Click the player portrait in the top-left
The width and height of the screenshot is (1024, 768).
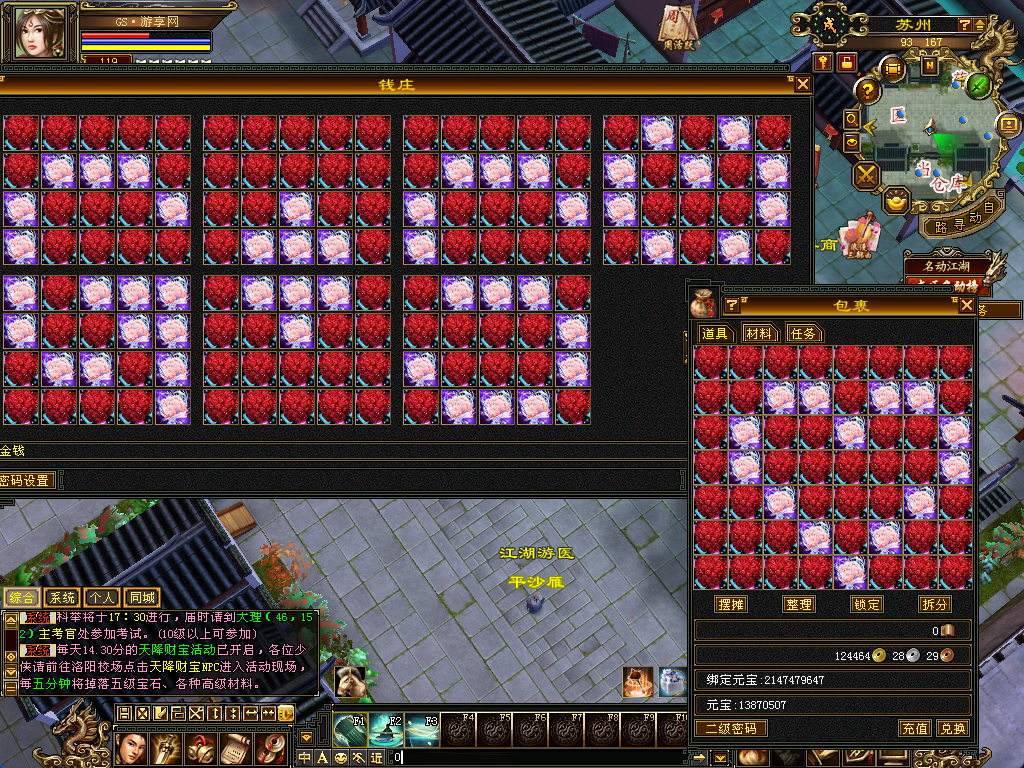click(45, 33)
